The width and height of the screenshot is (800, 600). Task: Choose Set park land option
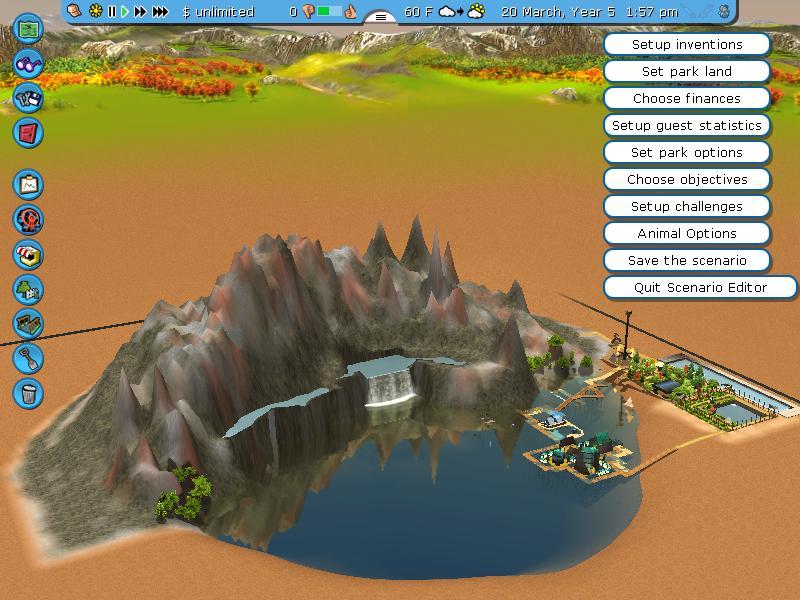pos(687,72)
